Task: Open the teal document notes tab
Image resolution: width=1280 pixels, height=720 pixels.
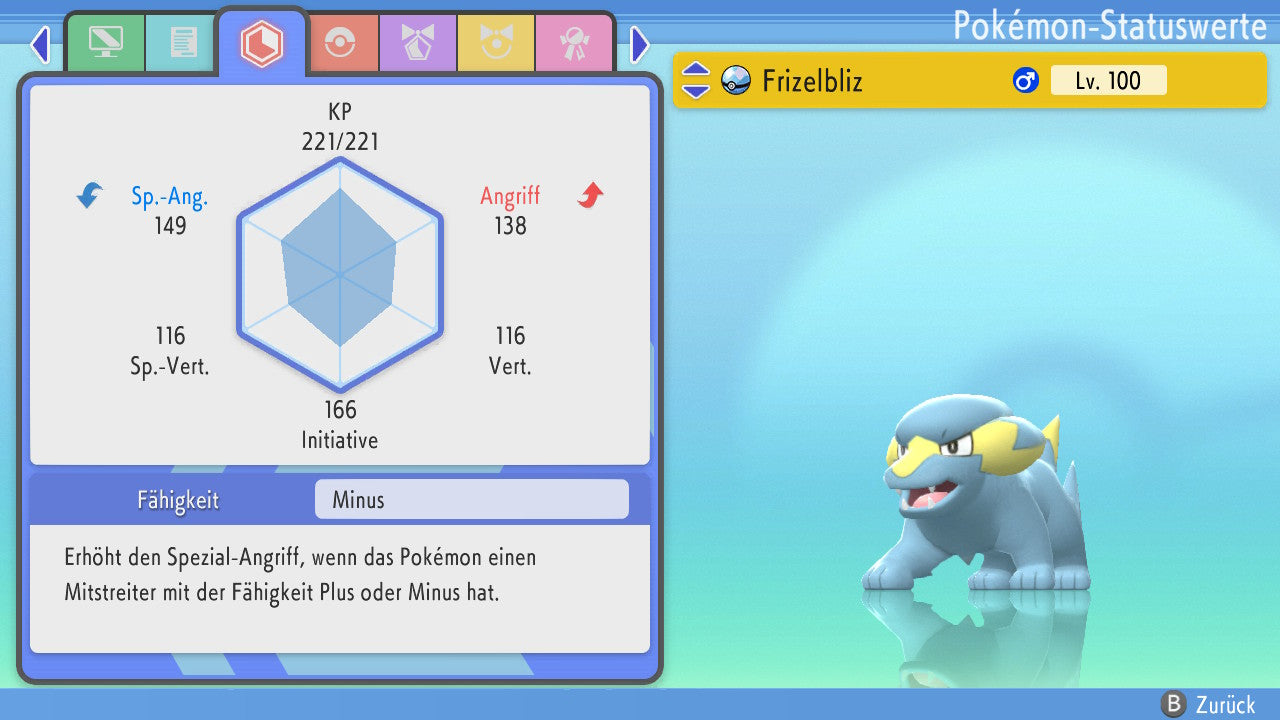Action: point(183,43)
